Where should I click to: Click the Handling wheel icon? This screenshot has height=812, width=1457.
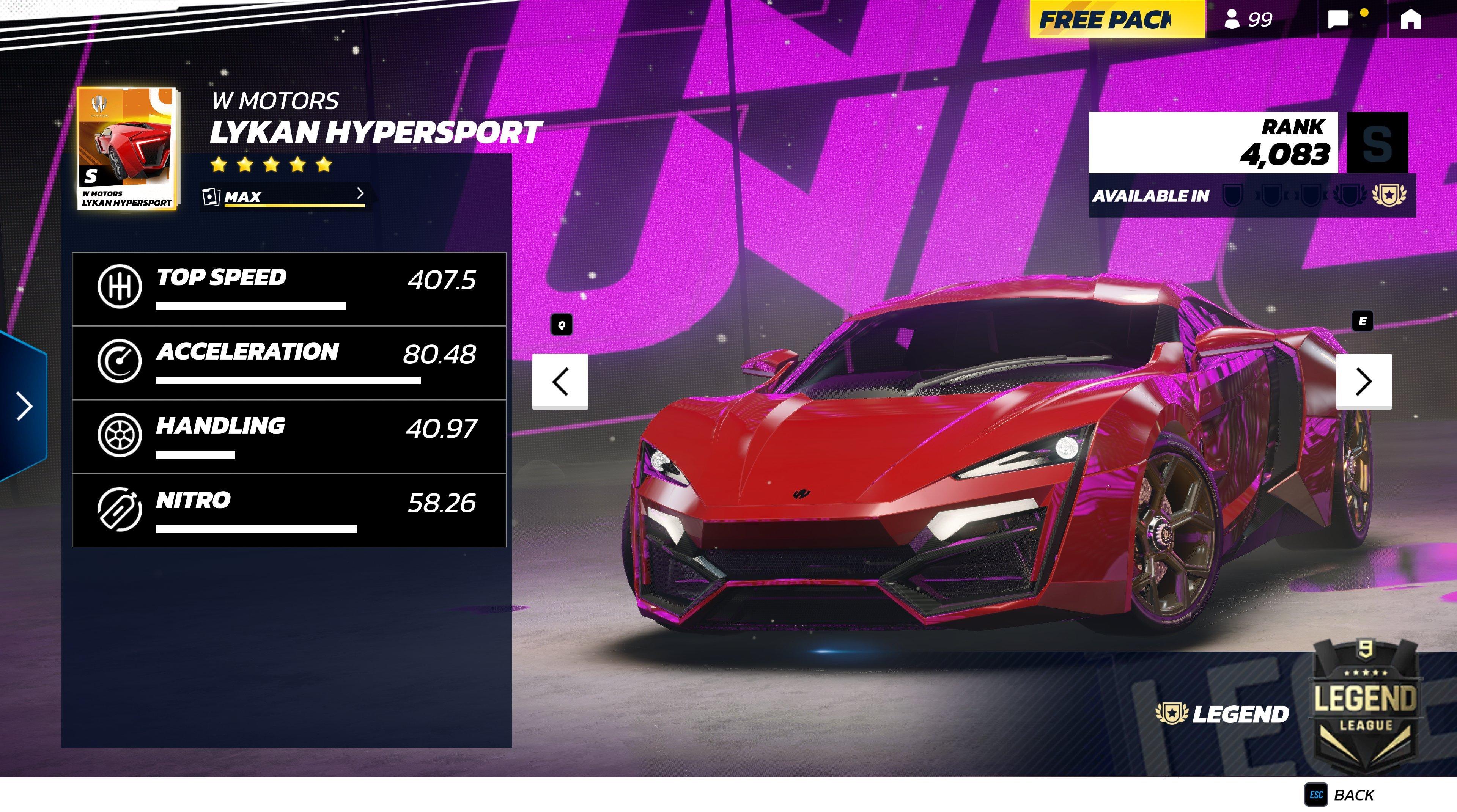pyautogui.click(x=121, y=435)
